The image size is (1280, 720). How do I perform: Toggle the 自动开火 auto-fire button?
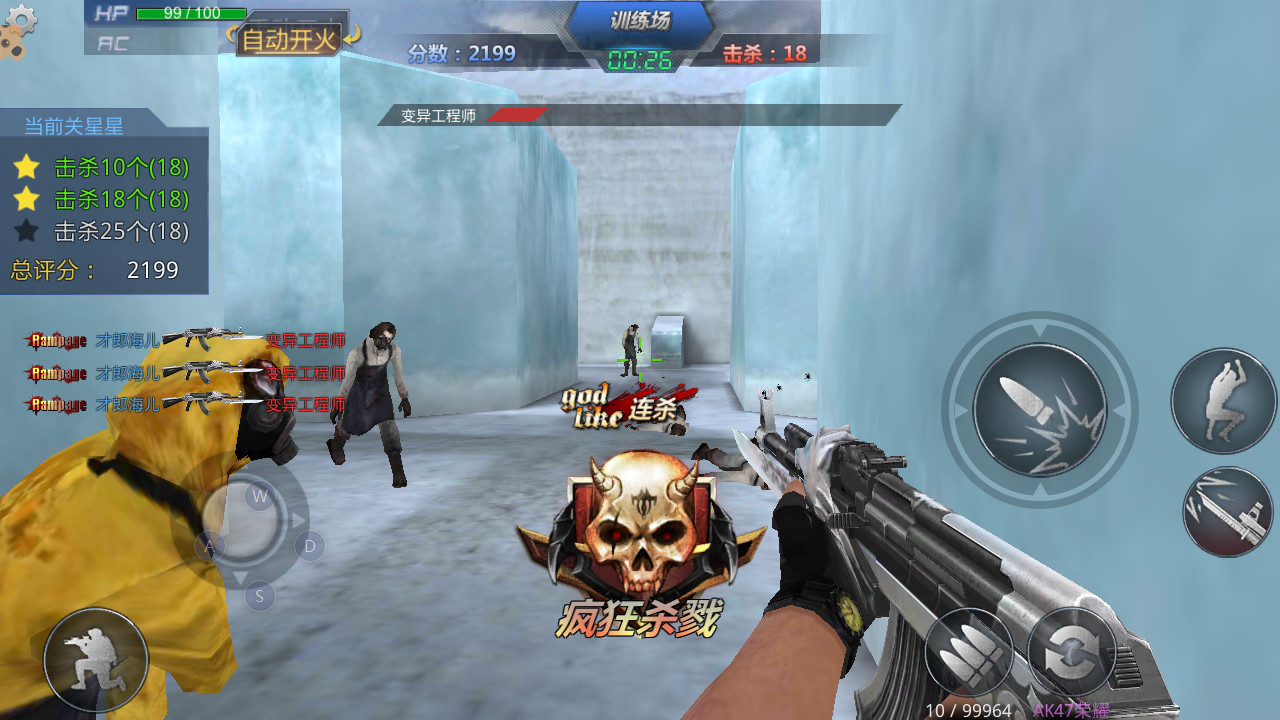coord(290,40)
